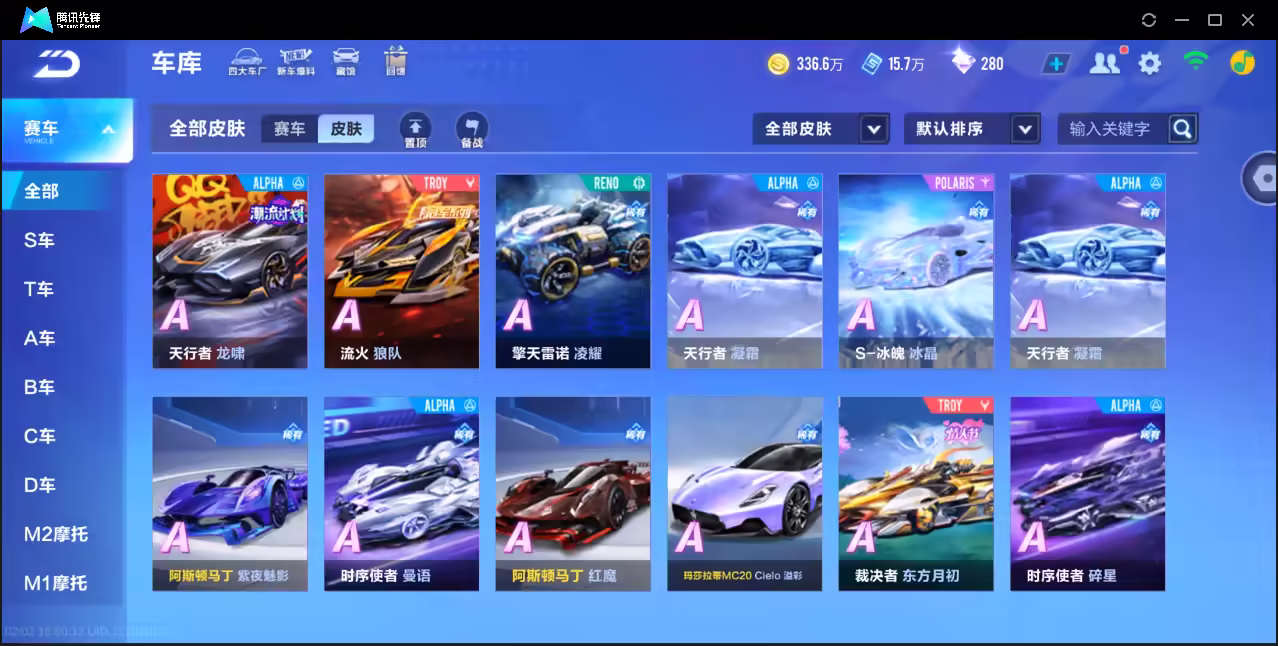Switch to the B车 category
1278x646 pixels.
coord(40,387)
